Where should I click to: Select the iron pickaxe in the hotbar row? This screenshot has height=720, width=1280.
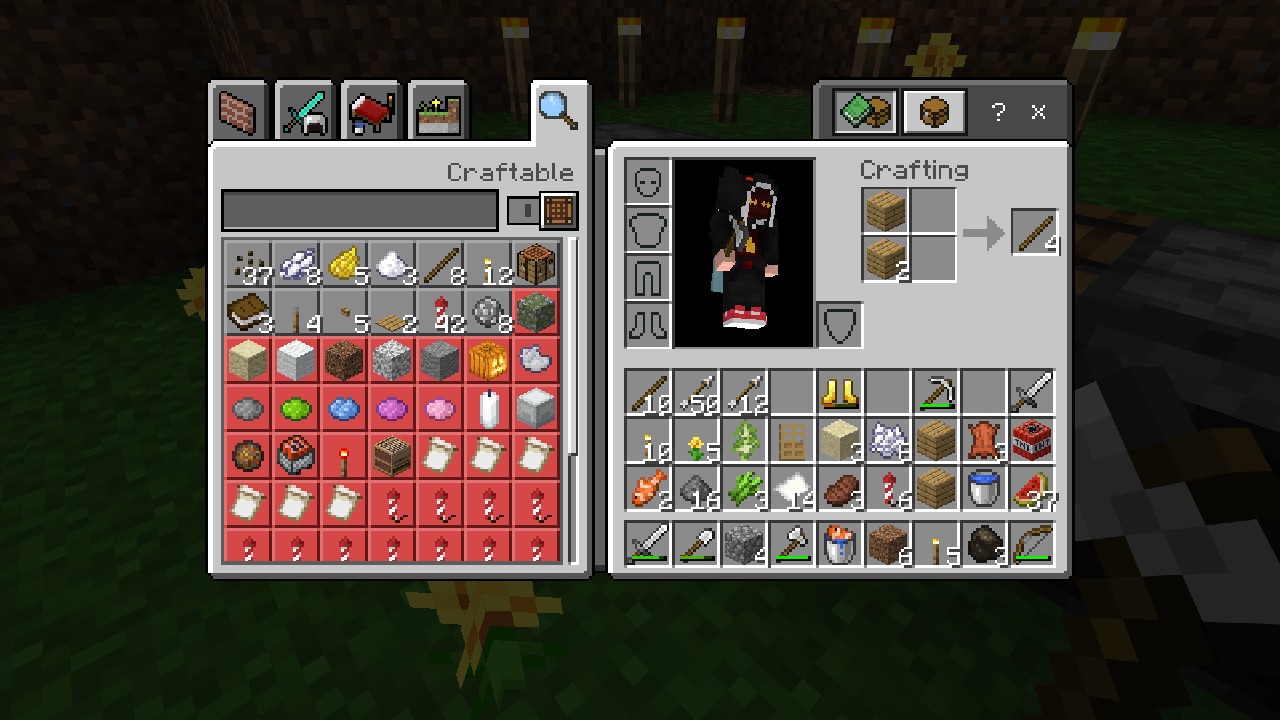(x=935, y=392)
